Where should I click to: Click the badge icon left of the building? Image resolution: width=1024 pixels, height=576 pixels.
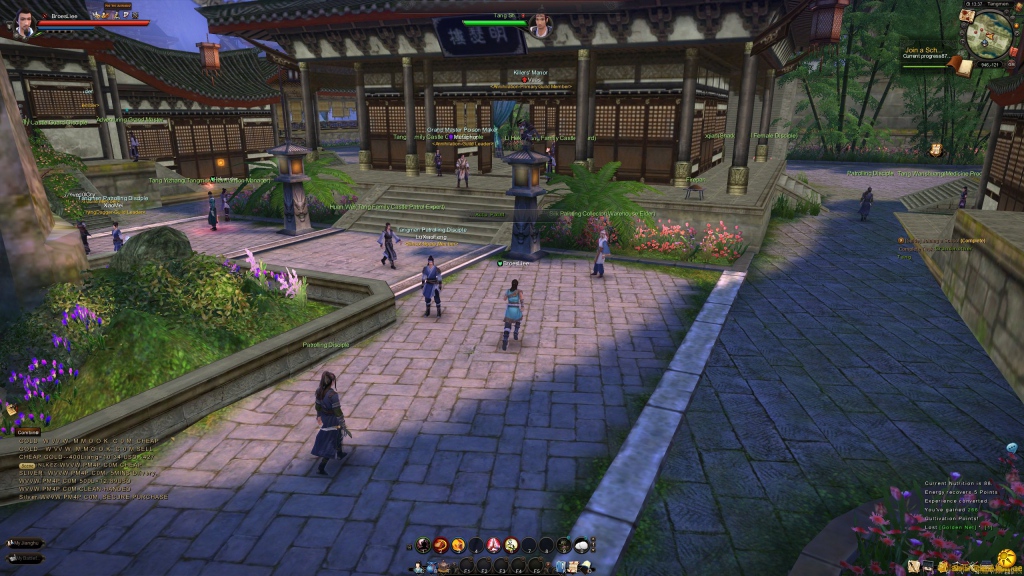936,150
